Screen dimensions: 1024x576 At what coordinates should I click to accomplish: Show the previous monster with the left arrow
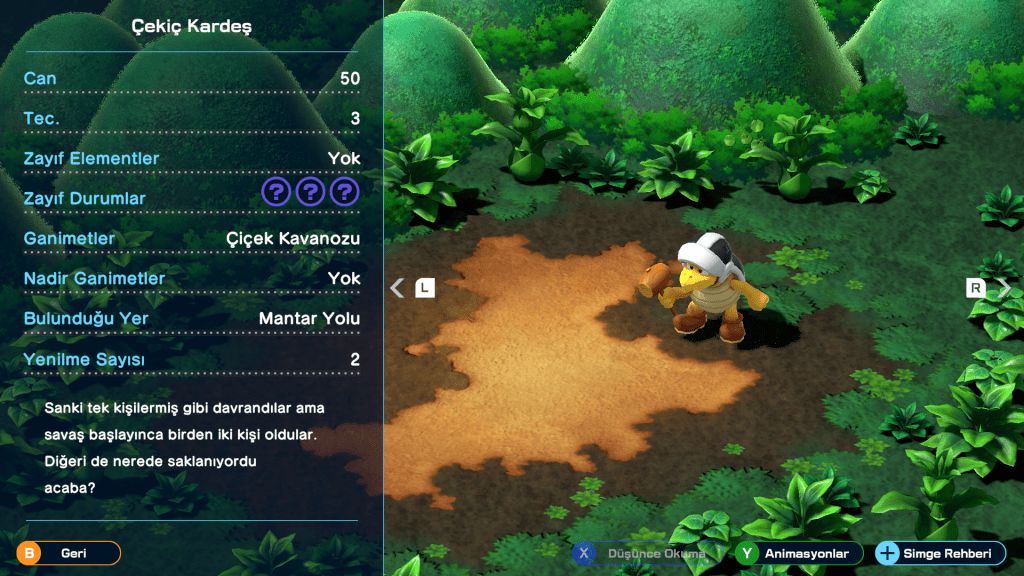398,288
